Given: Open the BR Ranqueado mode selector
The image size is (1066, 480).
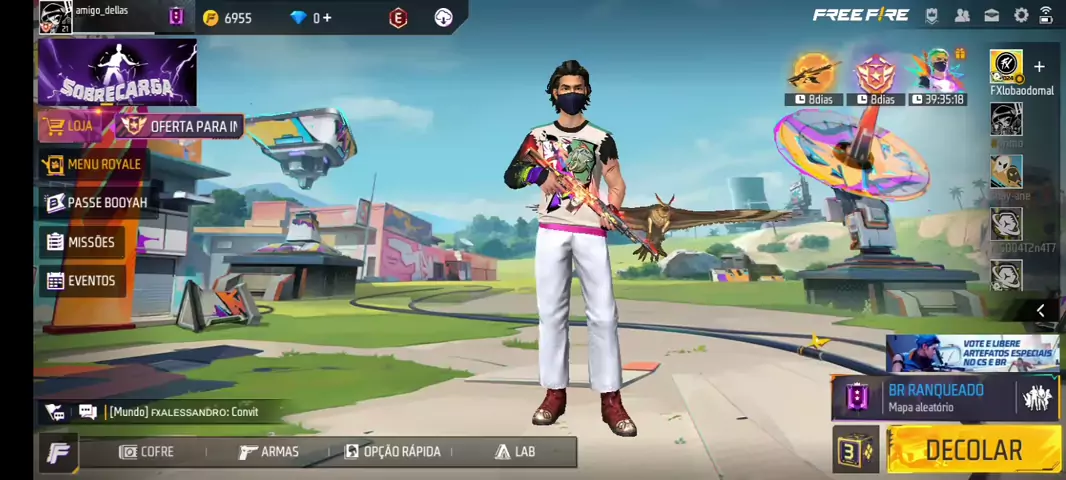Looking at the screenshot, I should click(x=934, y=397).
